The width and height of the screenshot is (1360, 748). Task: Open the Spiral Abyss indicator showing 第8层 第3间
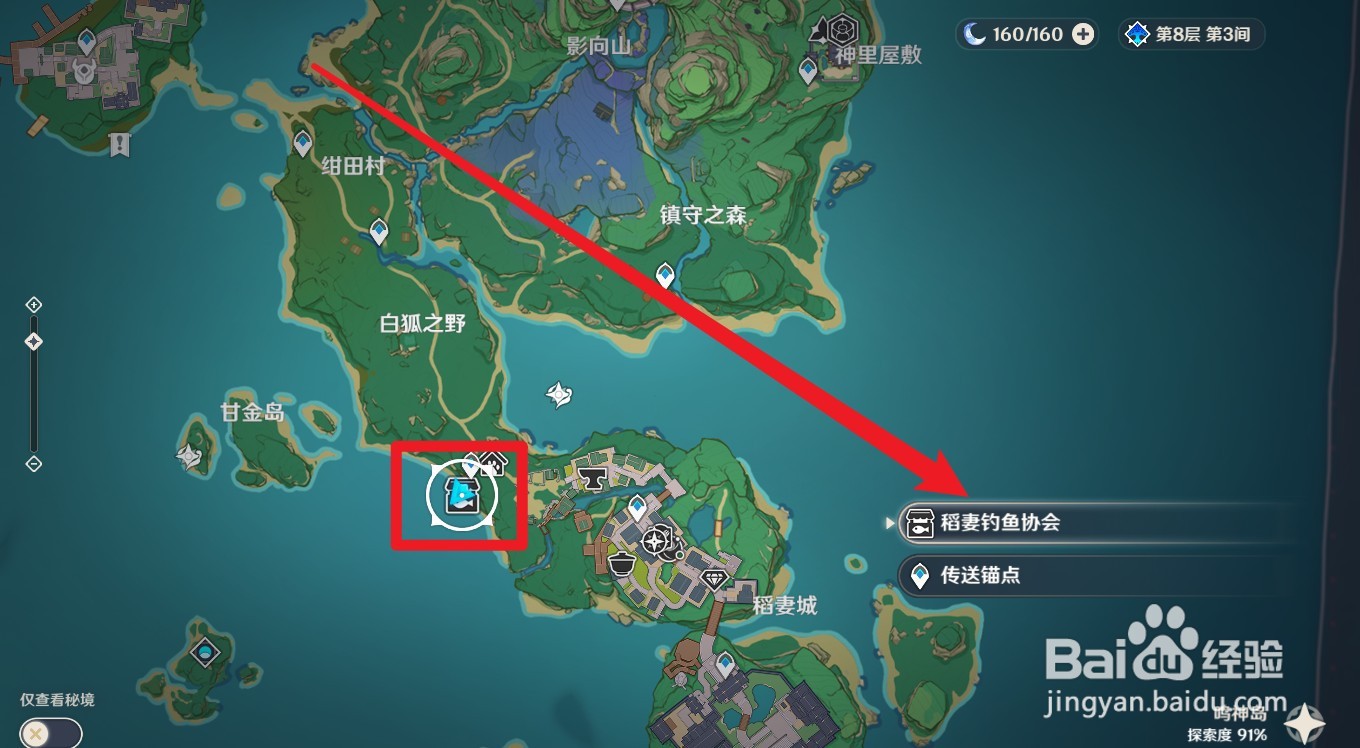(1191, 33)
